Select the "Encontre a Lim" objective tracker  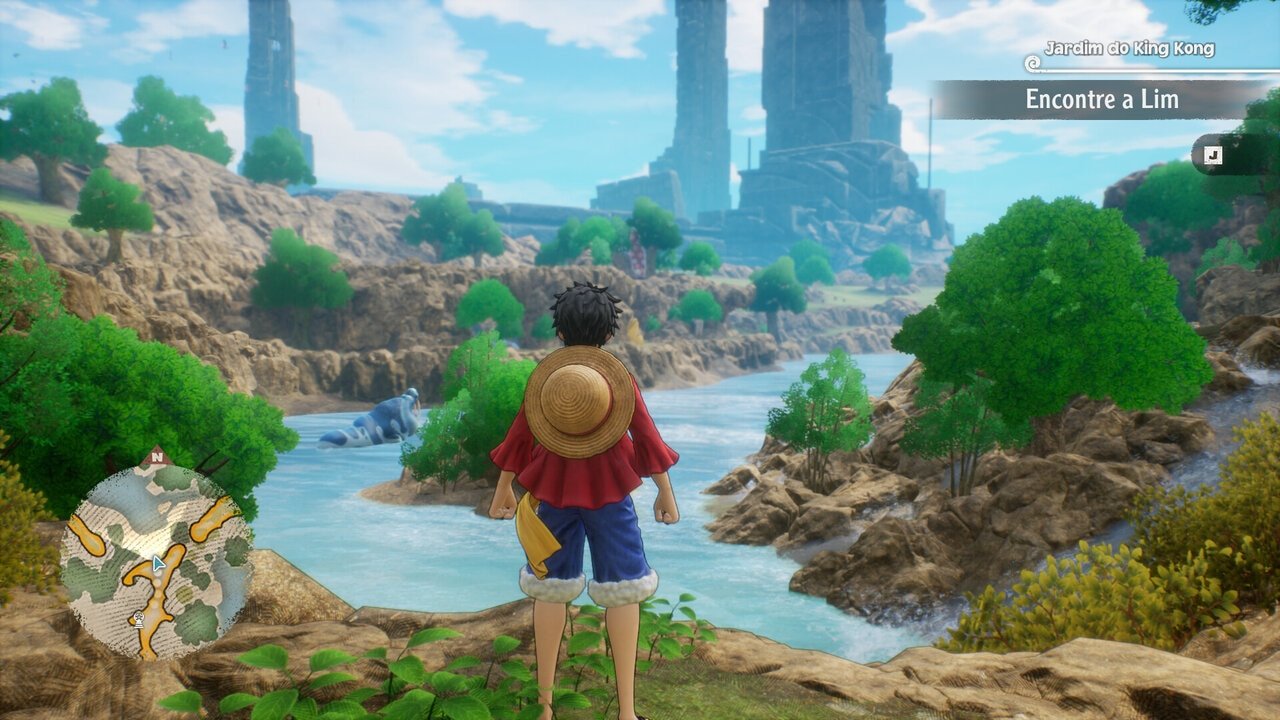click(1102, 100)
